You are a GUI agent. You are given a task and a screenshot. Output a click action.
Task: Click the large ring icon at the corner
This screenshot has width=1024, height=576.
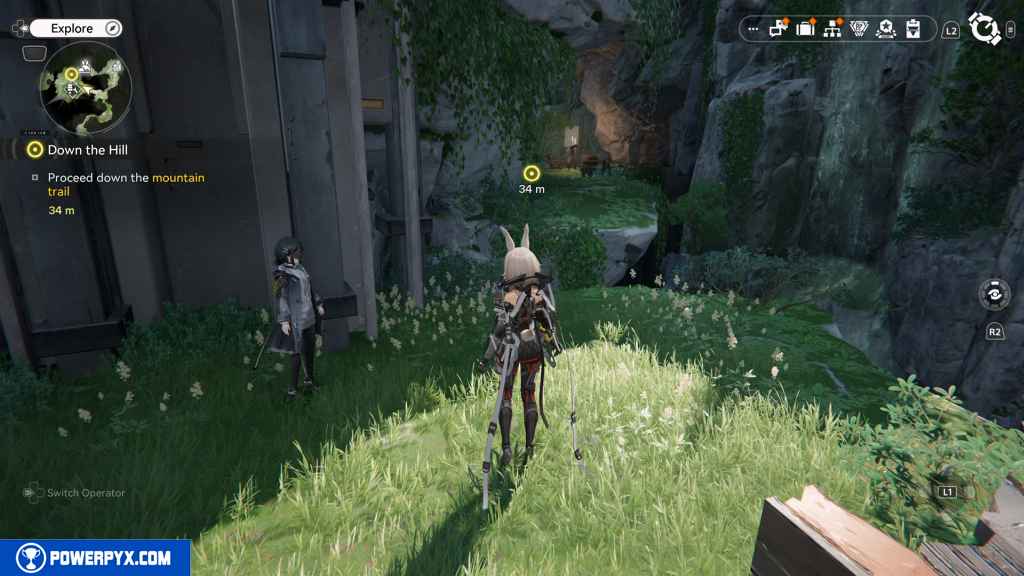point(986,28)
